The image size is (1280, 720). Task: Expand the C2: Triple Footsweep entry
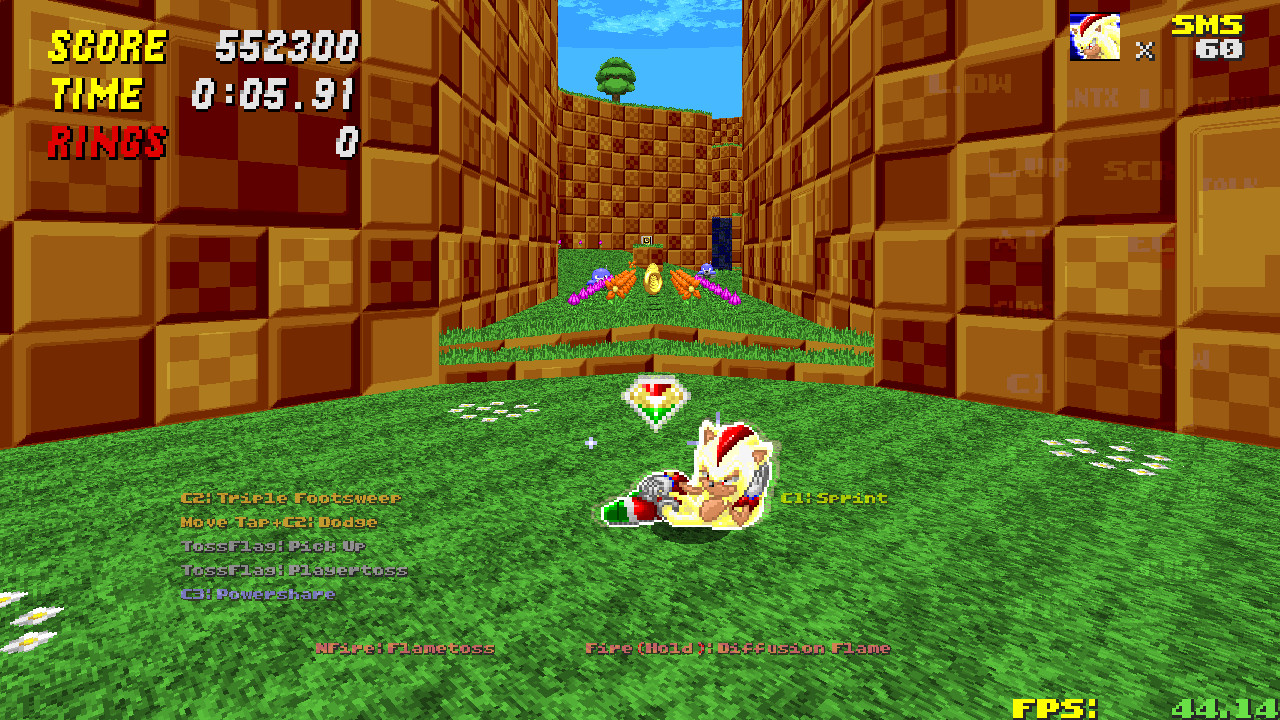(x=290, y=497)
